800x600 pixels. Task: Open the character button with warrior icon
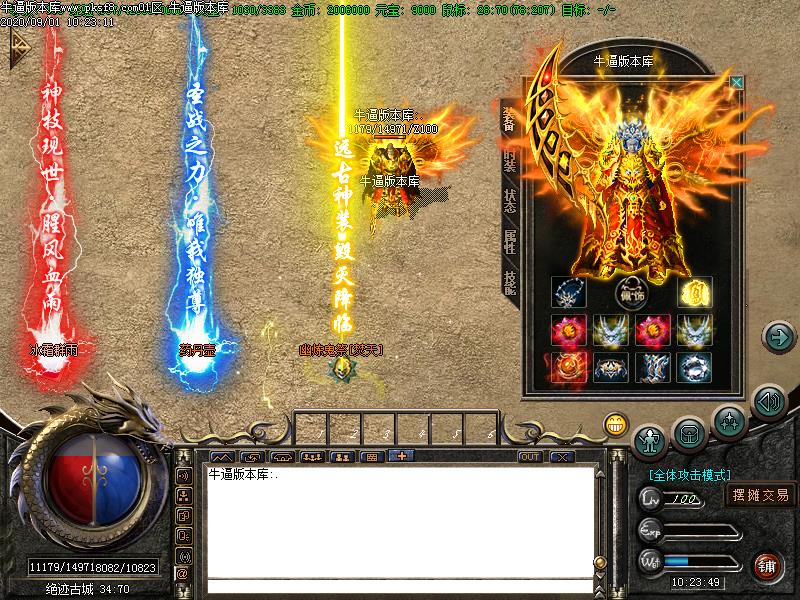coord(650,438)
